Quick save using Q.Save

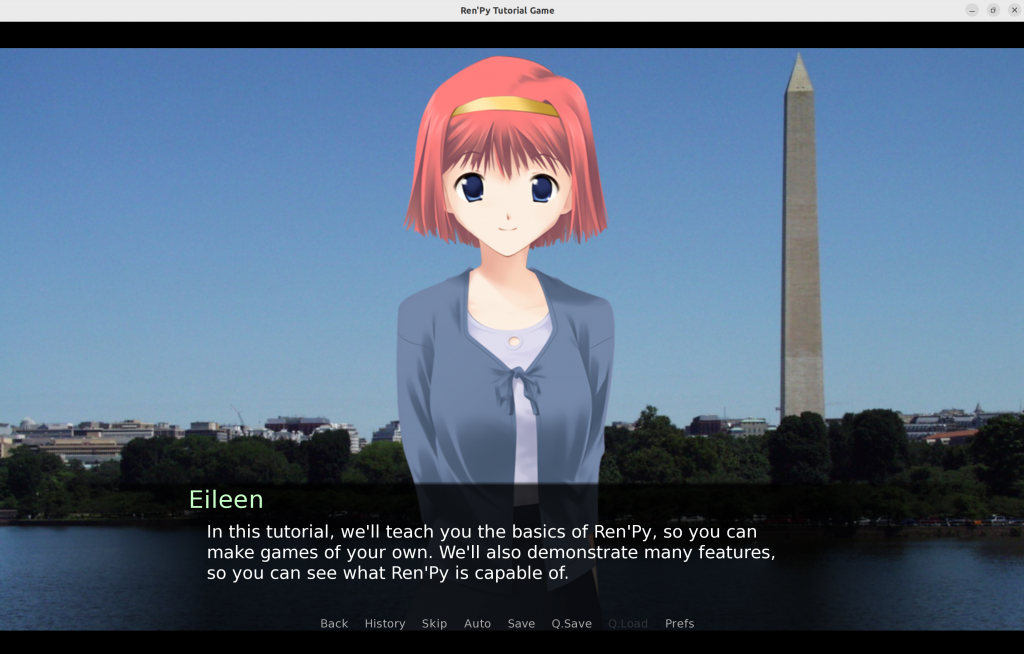[x=571, y=623]
